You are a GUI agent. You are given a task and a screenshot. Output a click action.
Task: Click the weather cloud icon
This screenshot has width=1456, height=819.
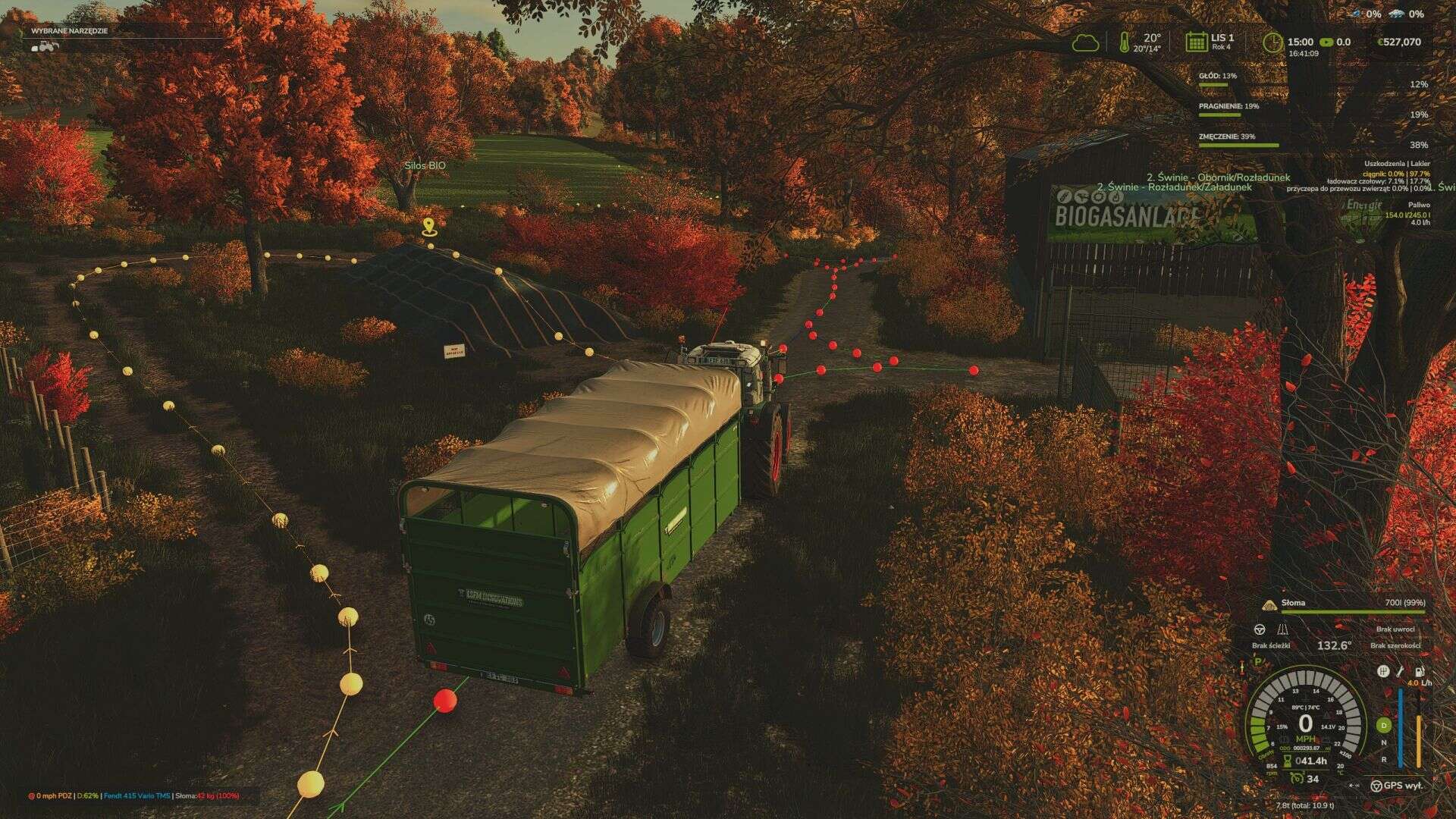(1087, 42)
